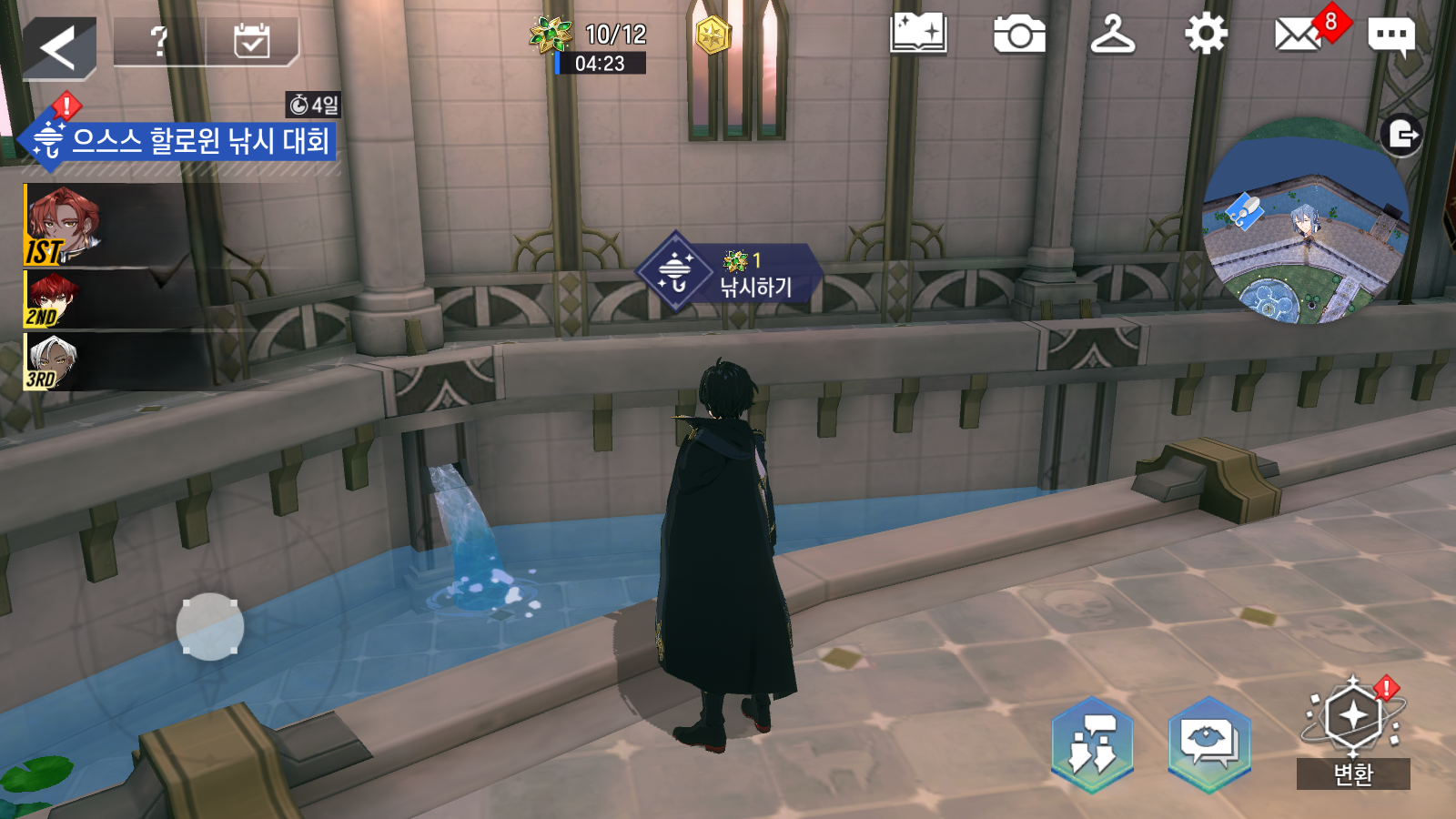This screenshot has width=1456, height=819.
Task: Open the chat speech bubble
Action: point(1390,36)
